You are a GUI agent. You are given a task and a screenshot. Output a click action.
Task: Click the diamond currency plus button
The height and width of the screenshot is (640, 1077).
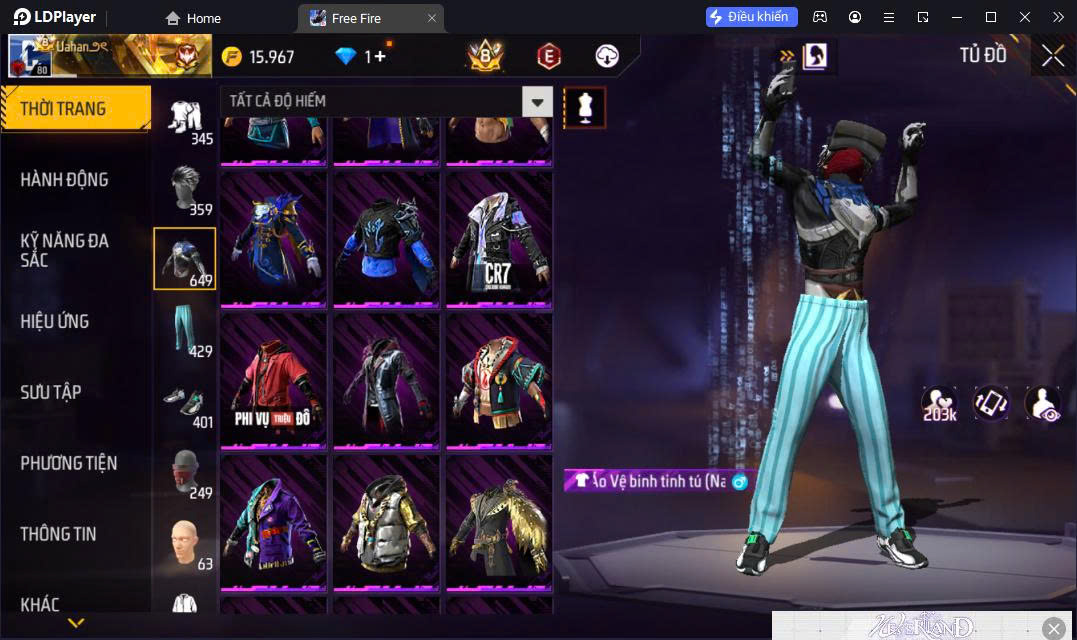pos(380,56)
